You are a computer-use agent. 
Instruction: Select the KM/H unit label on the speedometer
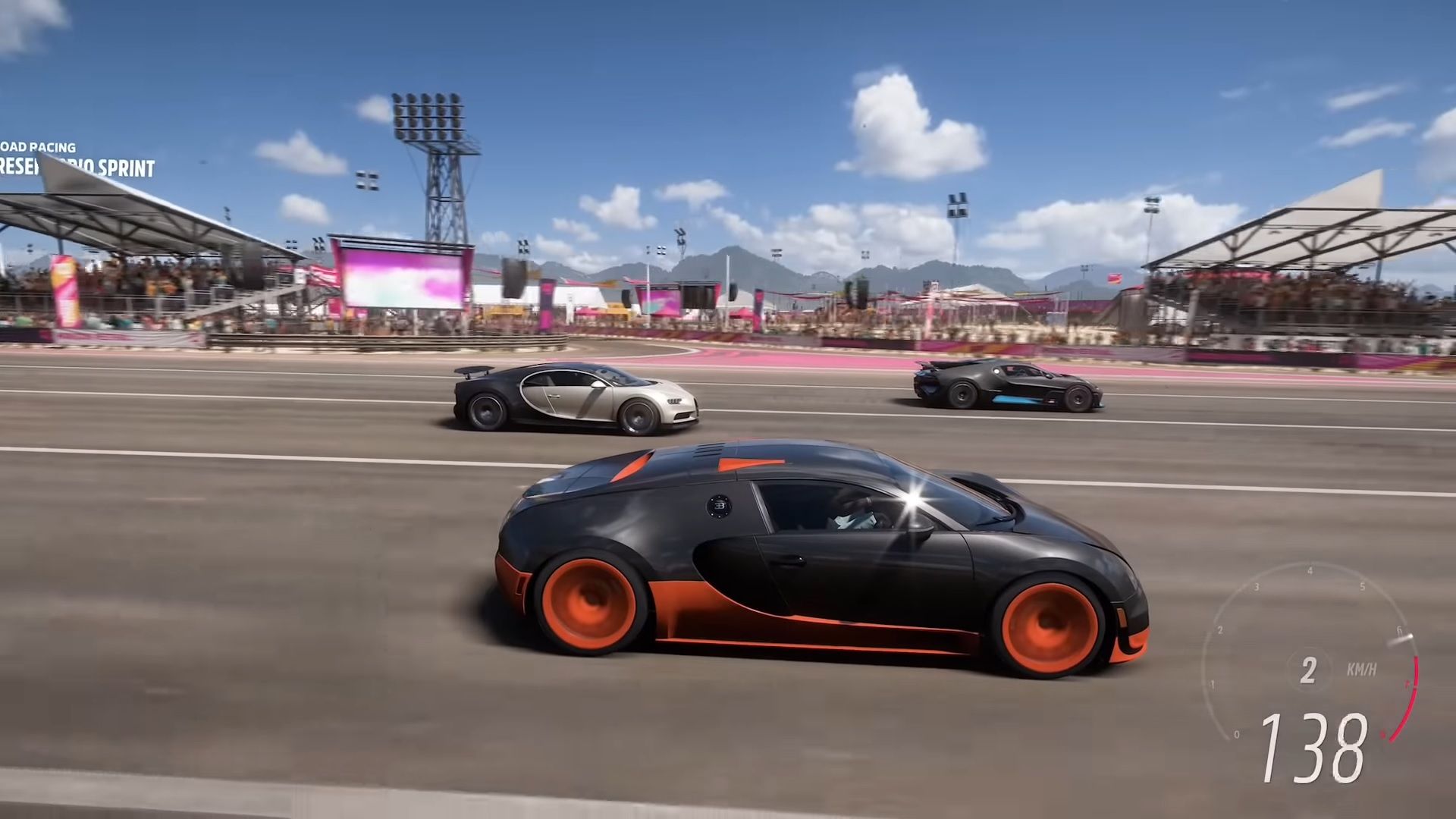pyautogui.click(x=1362, y=668)
